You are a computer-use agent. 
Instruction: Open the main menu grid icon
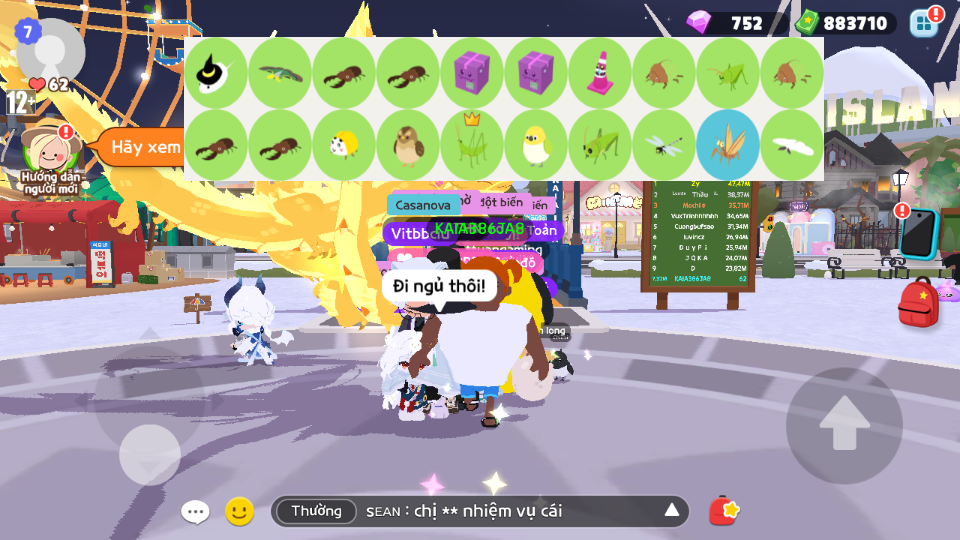coord(925,23)
